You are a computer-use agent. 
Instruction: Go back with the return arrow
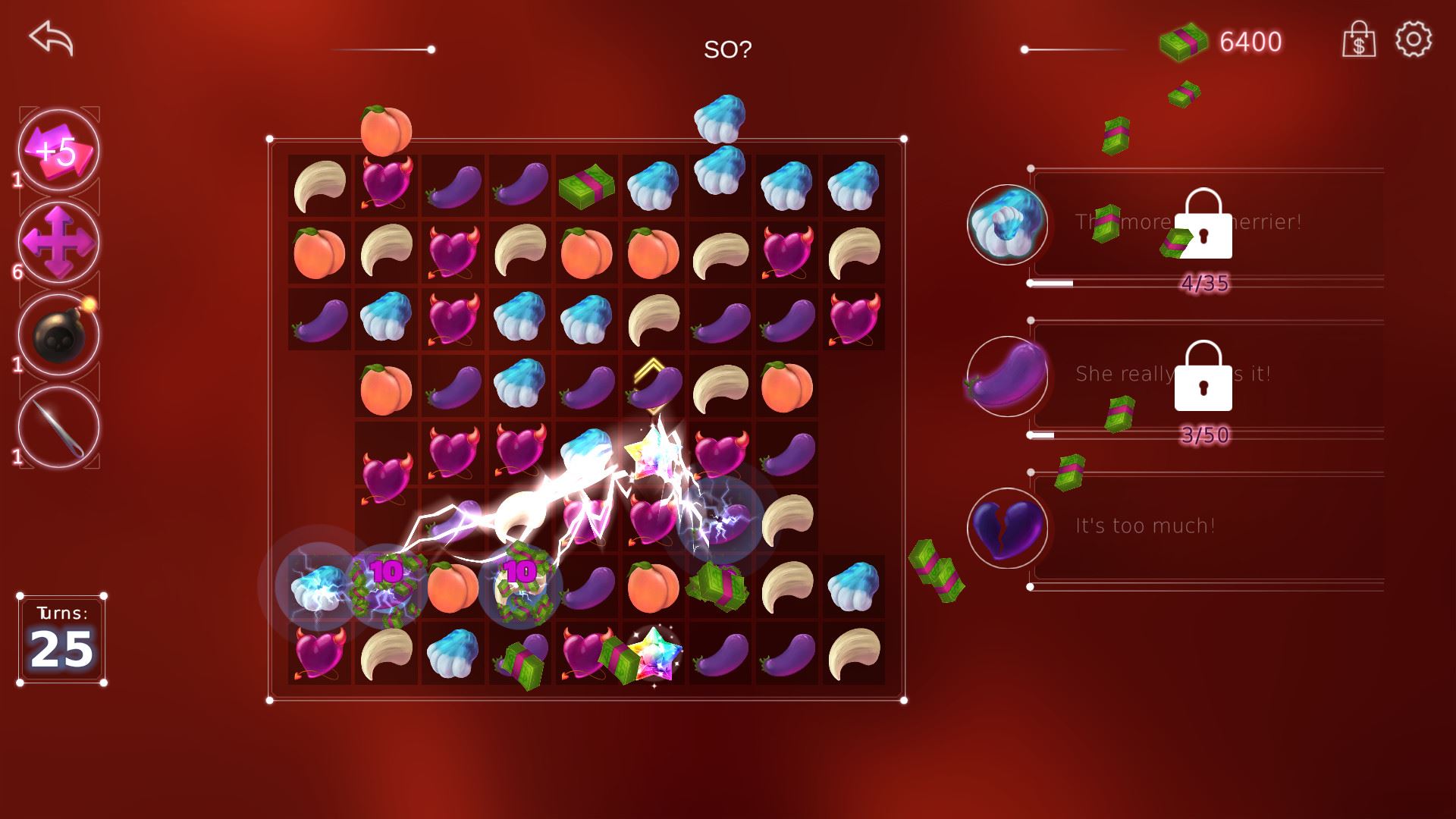pyautogui.click(x=51, y=38)
